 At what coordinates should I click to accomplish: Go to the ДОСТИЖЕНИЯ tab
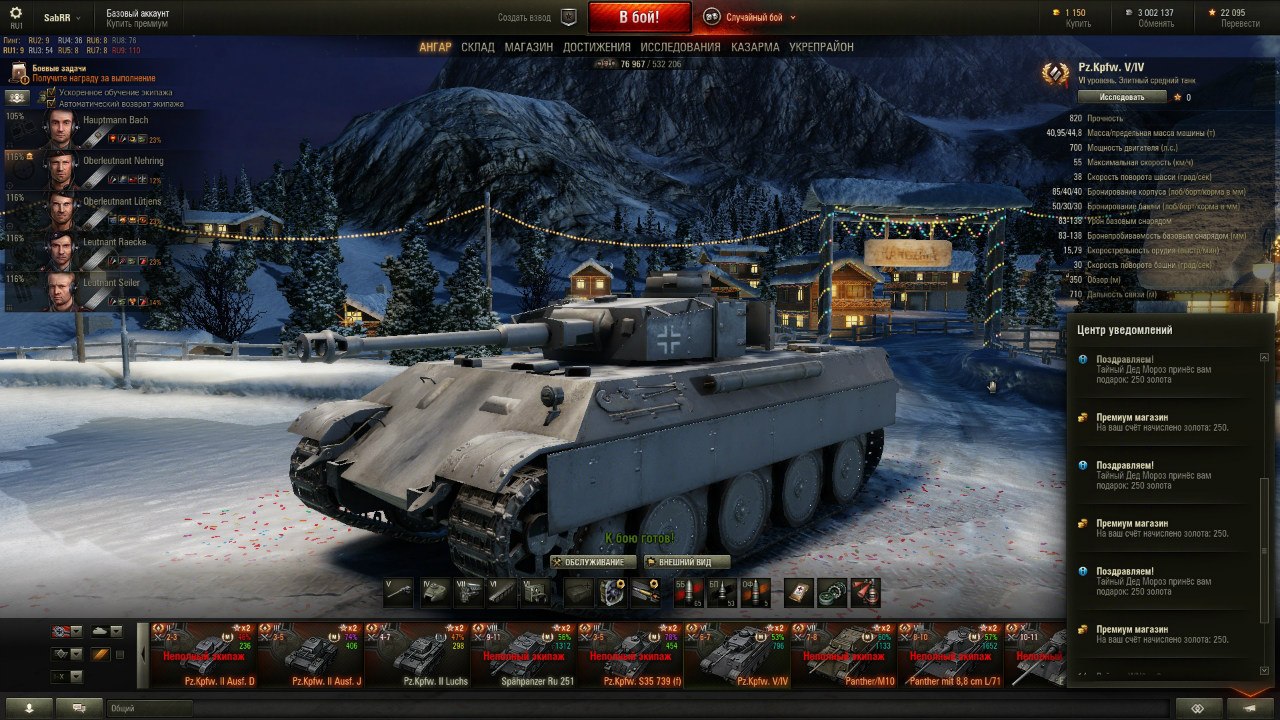click(596, 47)
